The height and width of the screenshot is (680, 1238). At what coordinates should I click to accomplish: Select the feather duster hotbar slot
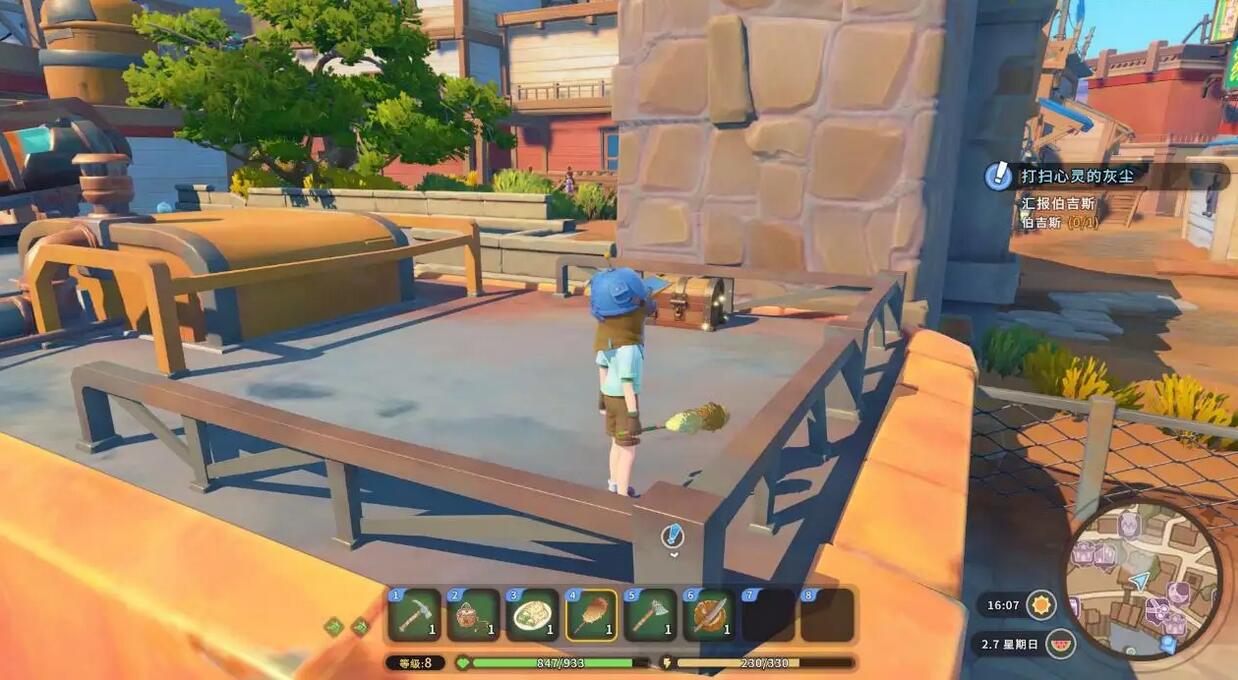tap(591, 614)
